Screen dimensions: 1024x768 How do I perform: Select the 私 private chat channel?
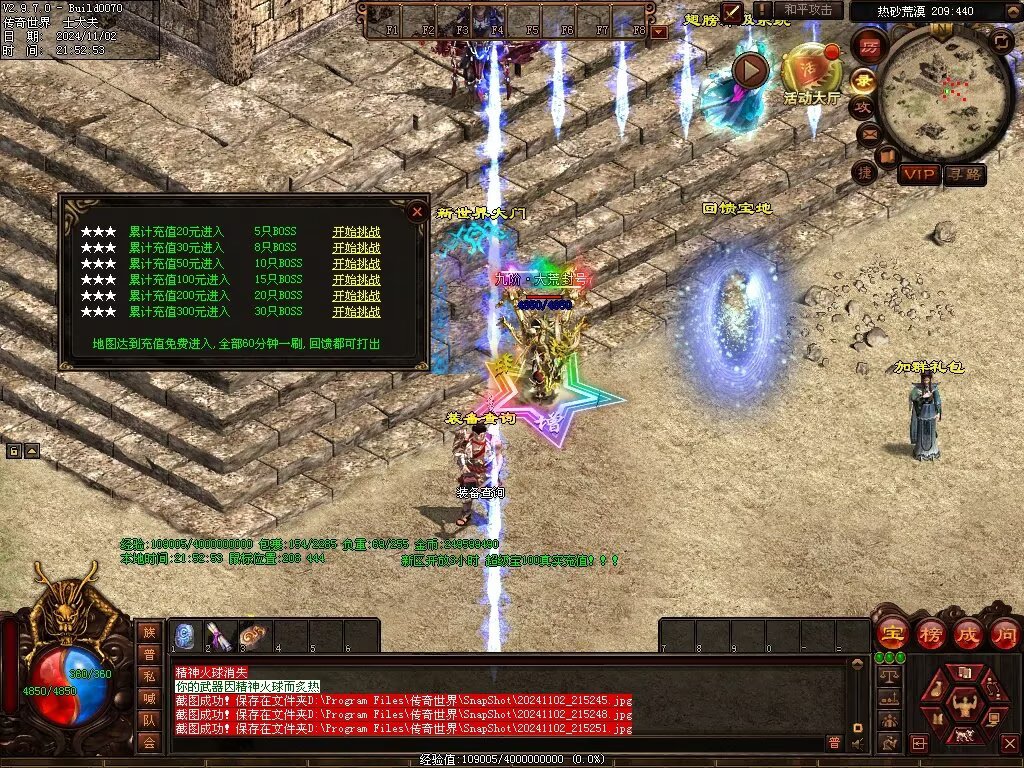[x=149, y=675]
